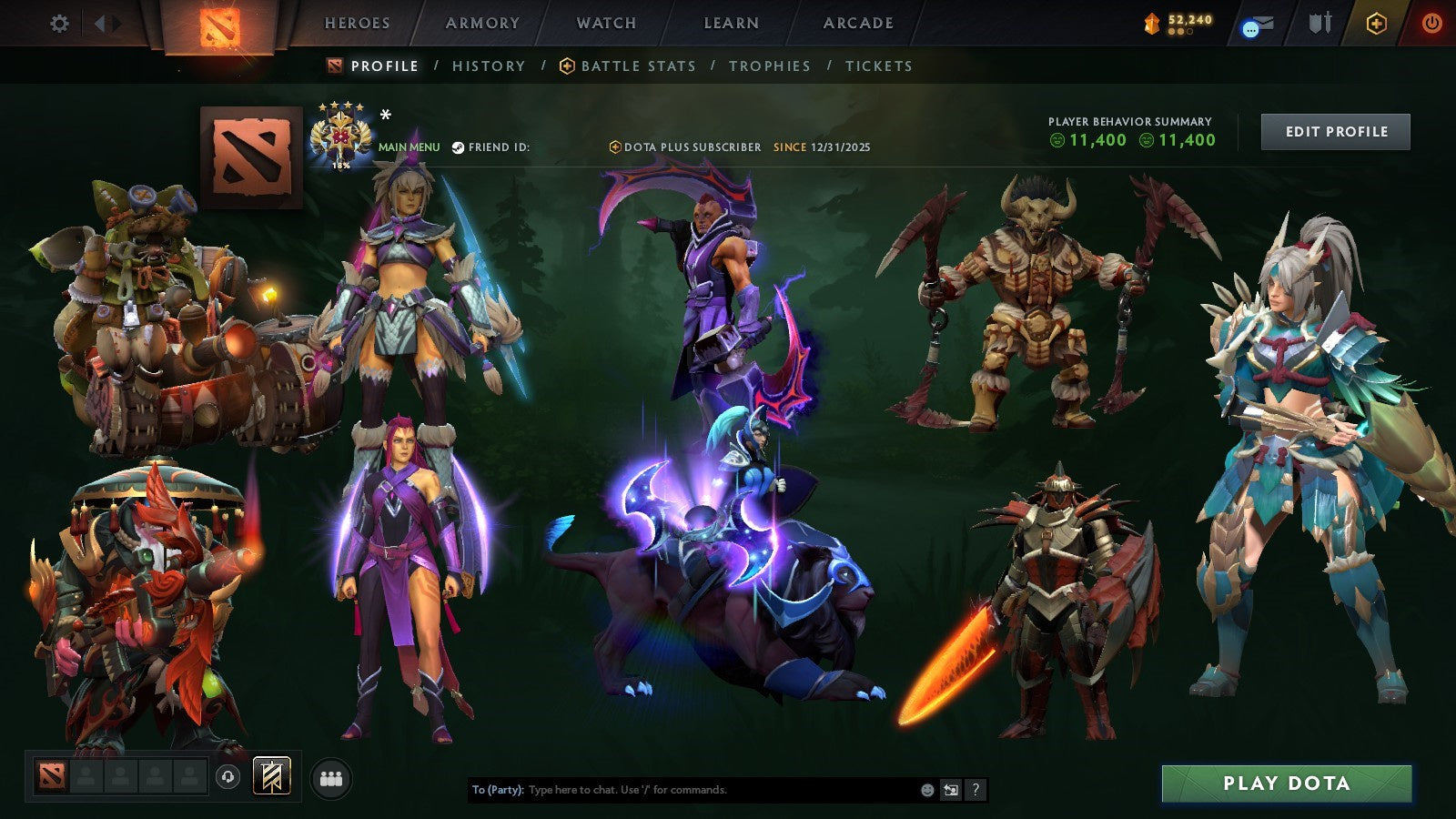This screenshot has width=1456, height=819.
Task: Open the To (Party) chat channel selector
Action: (499, 790)
